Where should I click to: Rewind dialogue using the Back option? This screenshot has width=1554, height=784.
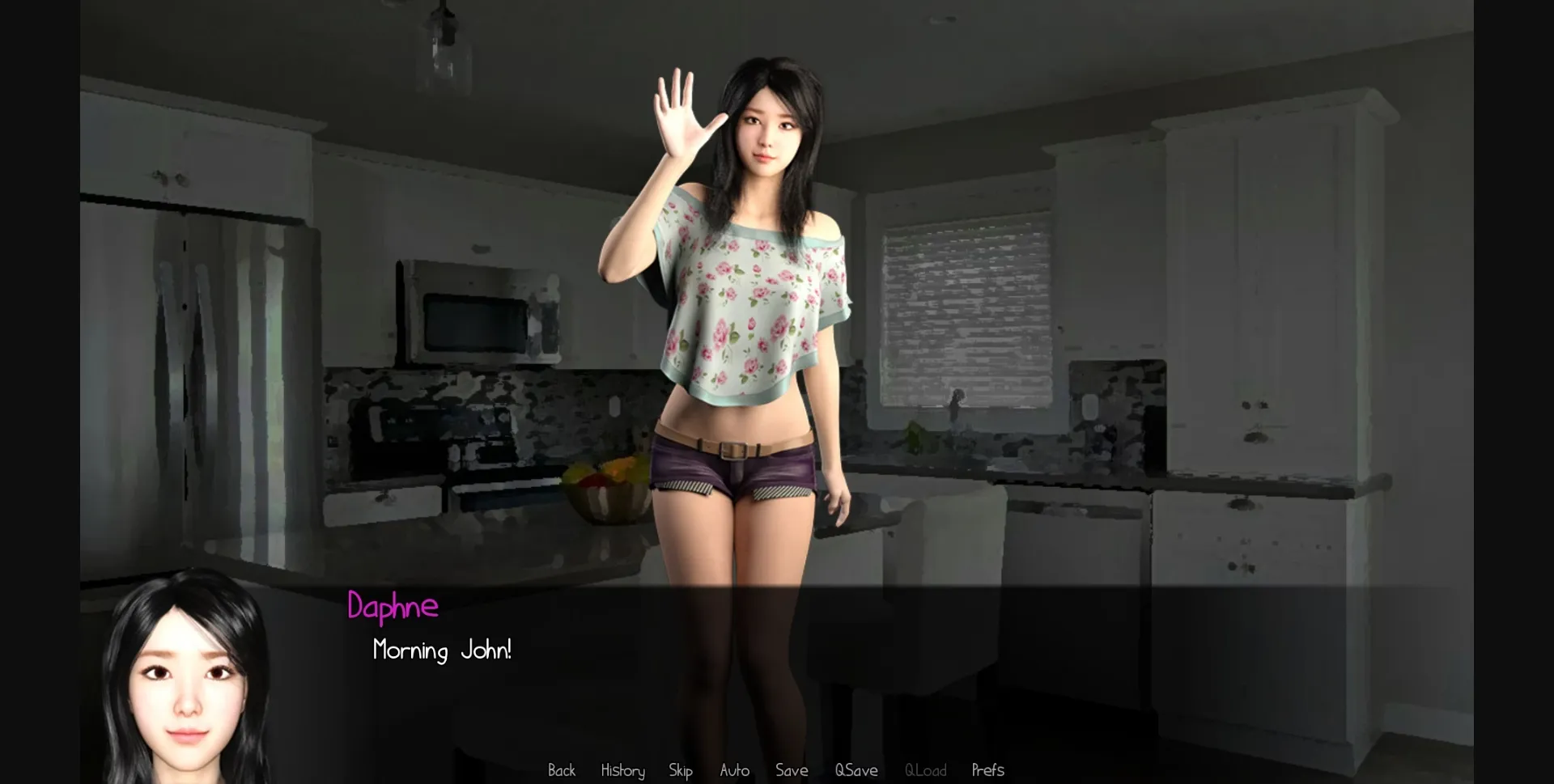tap(562, 770)
